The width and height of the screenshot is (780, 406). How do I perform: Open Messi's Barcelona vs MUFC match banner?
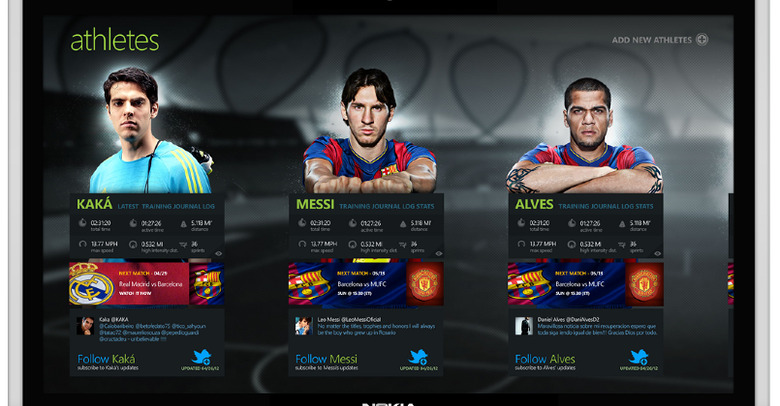[365, 284]
